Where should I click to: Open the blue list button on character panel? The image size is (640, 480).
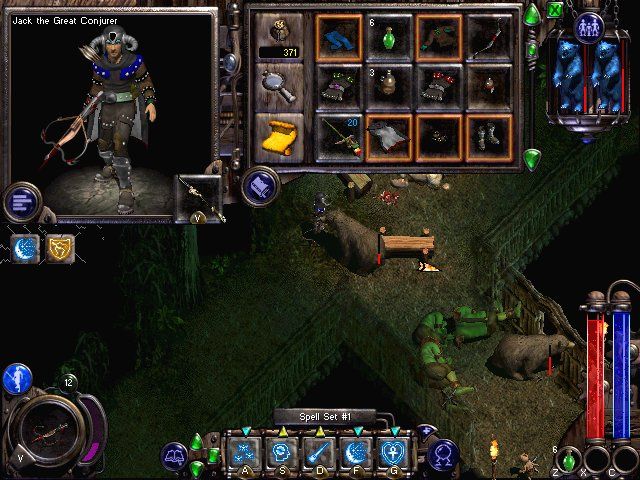(x=21, y=201)
